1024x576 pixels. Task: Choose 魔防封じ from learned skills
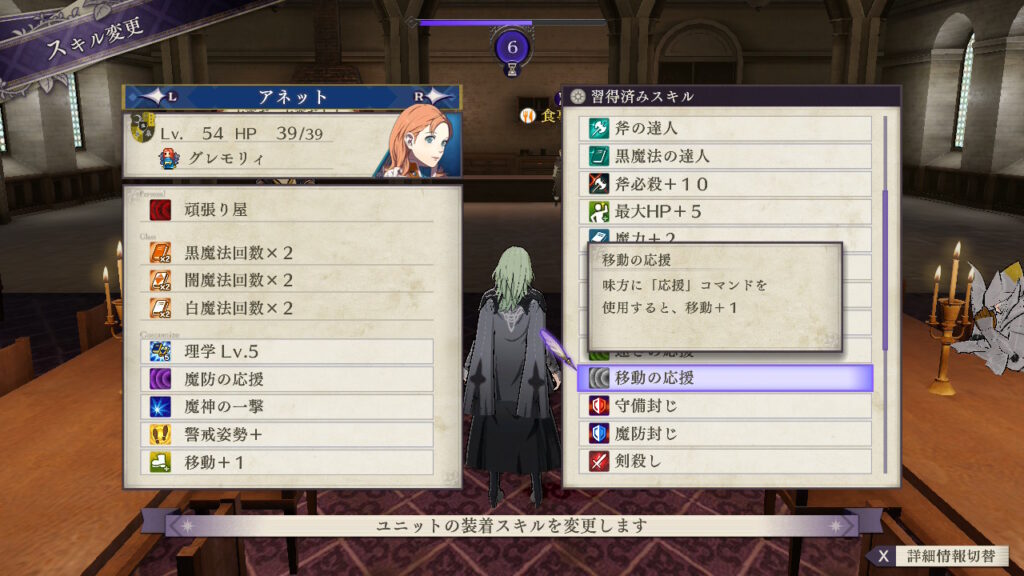pyautogui.click(x=729, y=434)
